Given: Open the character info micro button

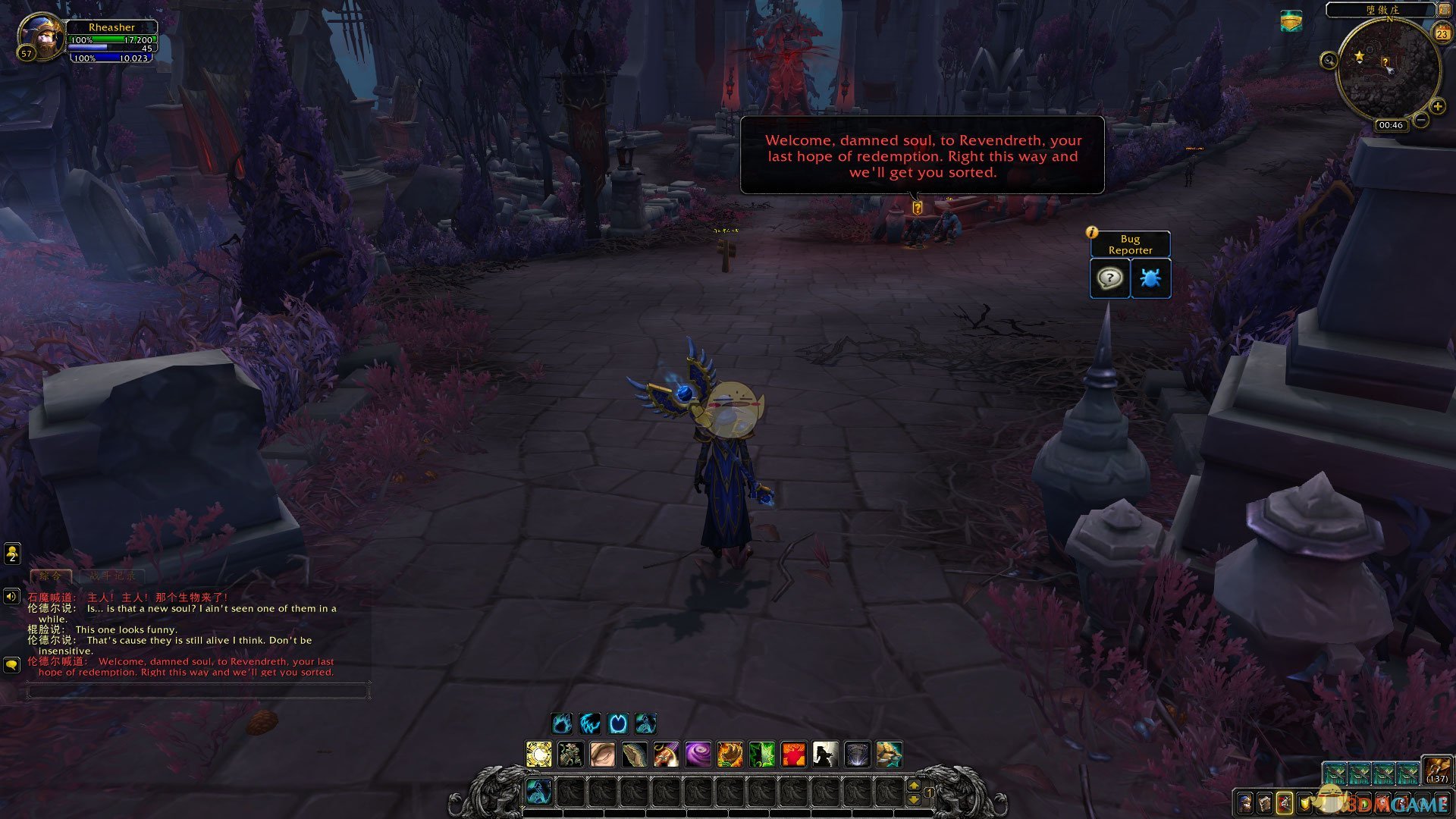Looking at the screenshot, I should 1244,802.
